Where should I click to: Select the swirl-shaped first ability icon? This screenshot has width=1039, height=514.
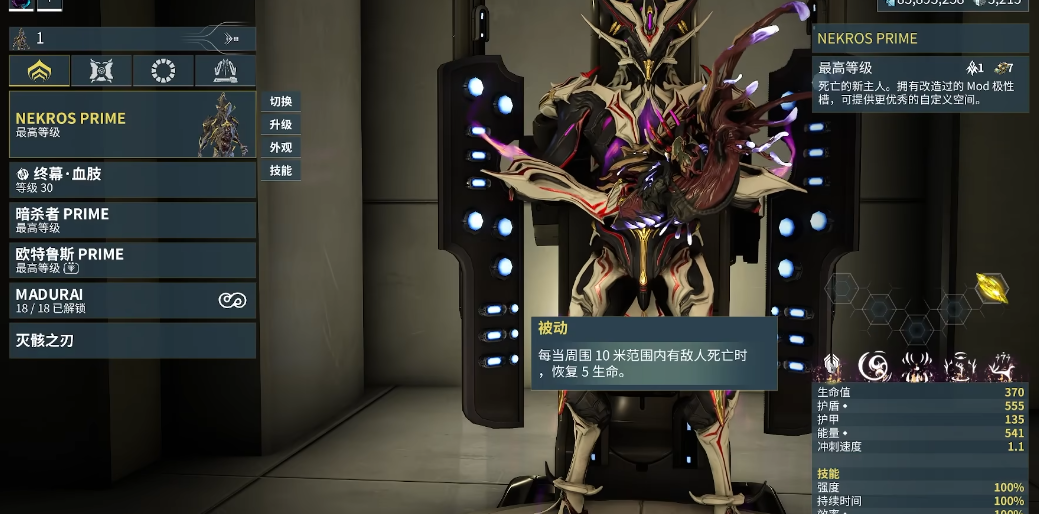874,368
